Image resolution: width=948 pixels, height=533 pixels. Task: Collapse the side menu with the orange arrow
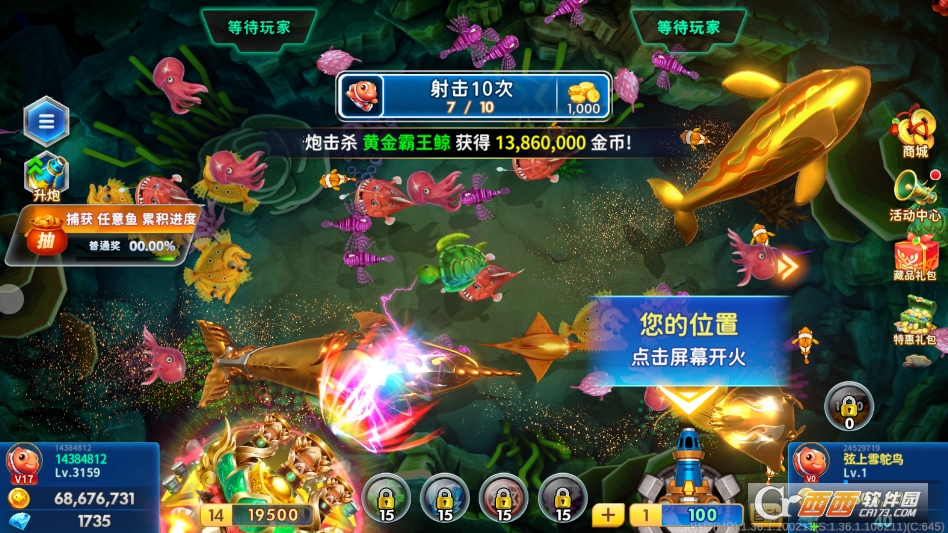point(789,266)
